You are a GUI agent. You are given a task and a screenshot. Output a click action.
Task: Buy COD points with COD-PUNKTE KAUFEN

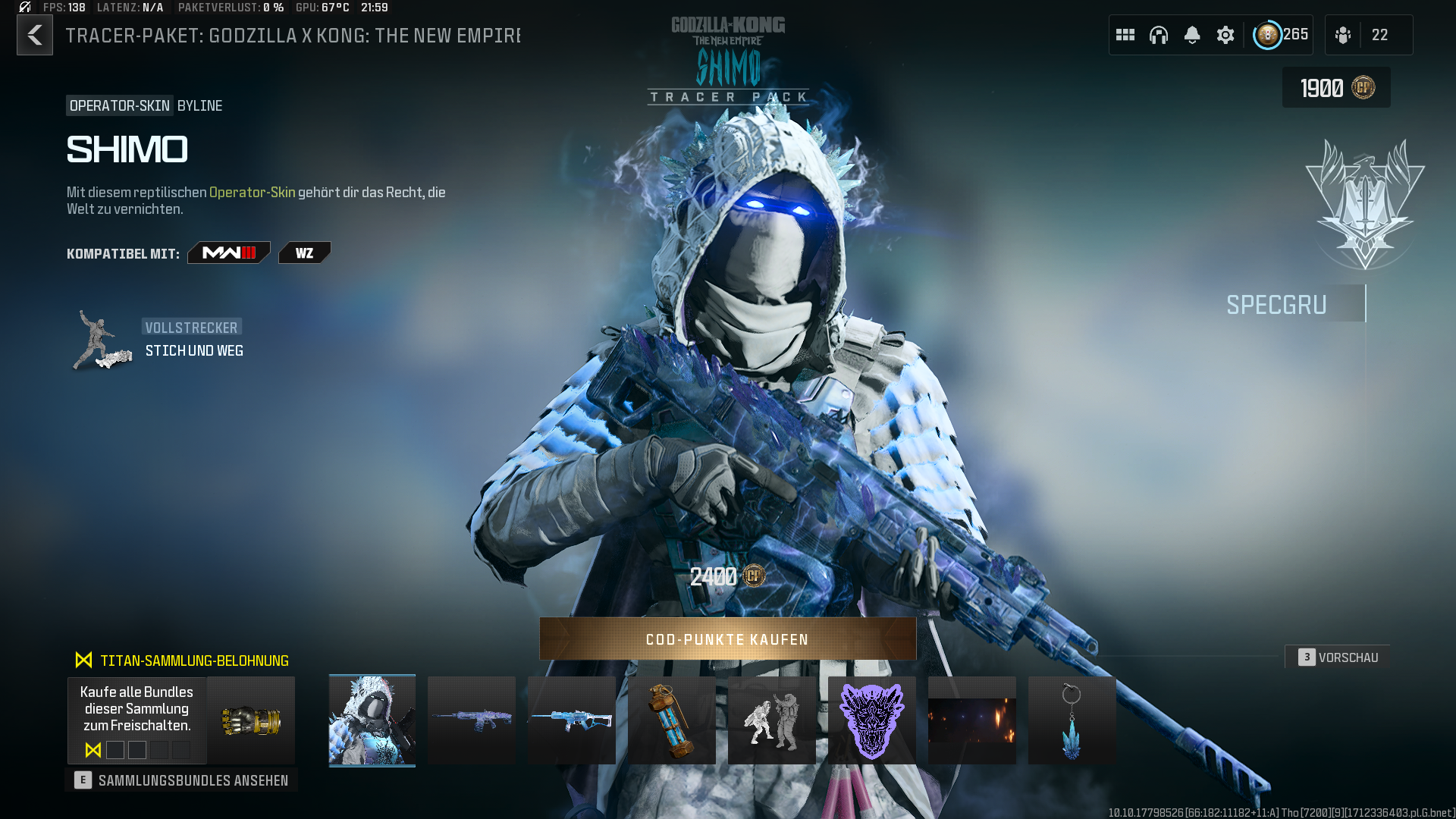coord(727,639)
